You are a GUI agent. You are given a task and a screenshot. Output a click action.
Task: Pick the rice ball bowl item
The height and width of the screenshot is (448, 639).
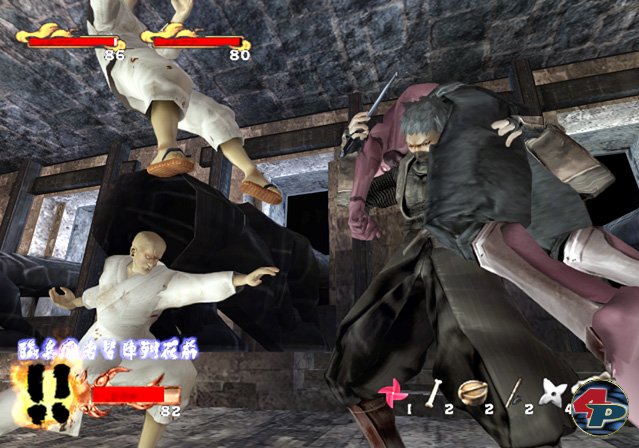tap(471, 391)
